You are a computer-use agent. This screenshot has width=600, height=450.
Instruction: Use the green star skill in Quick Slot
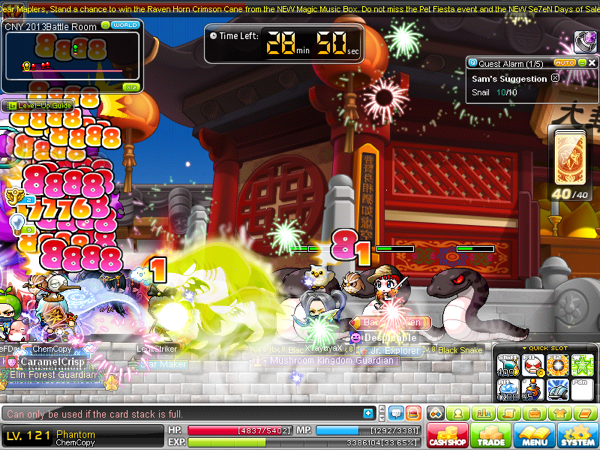(582, 363)
